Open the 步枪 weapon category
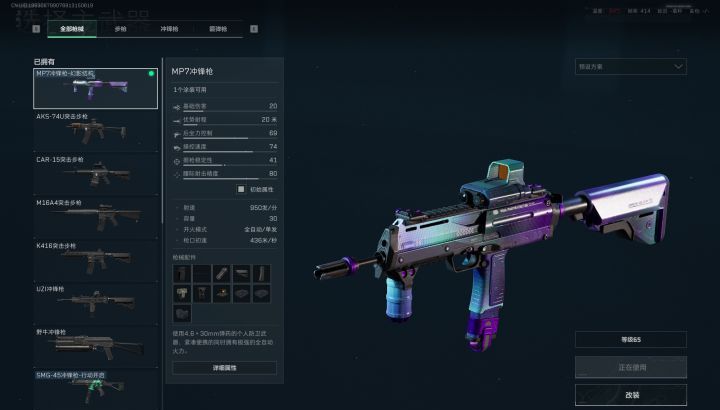 120,29
